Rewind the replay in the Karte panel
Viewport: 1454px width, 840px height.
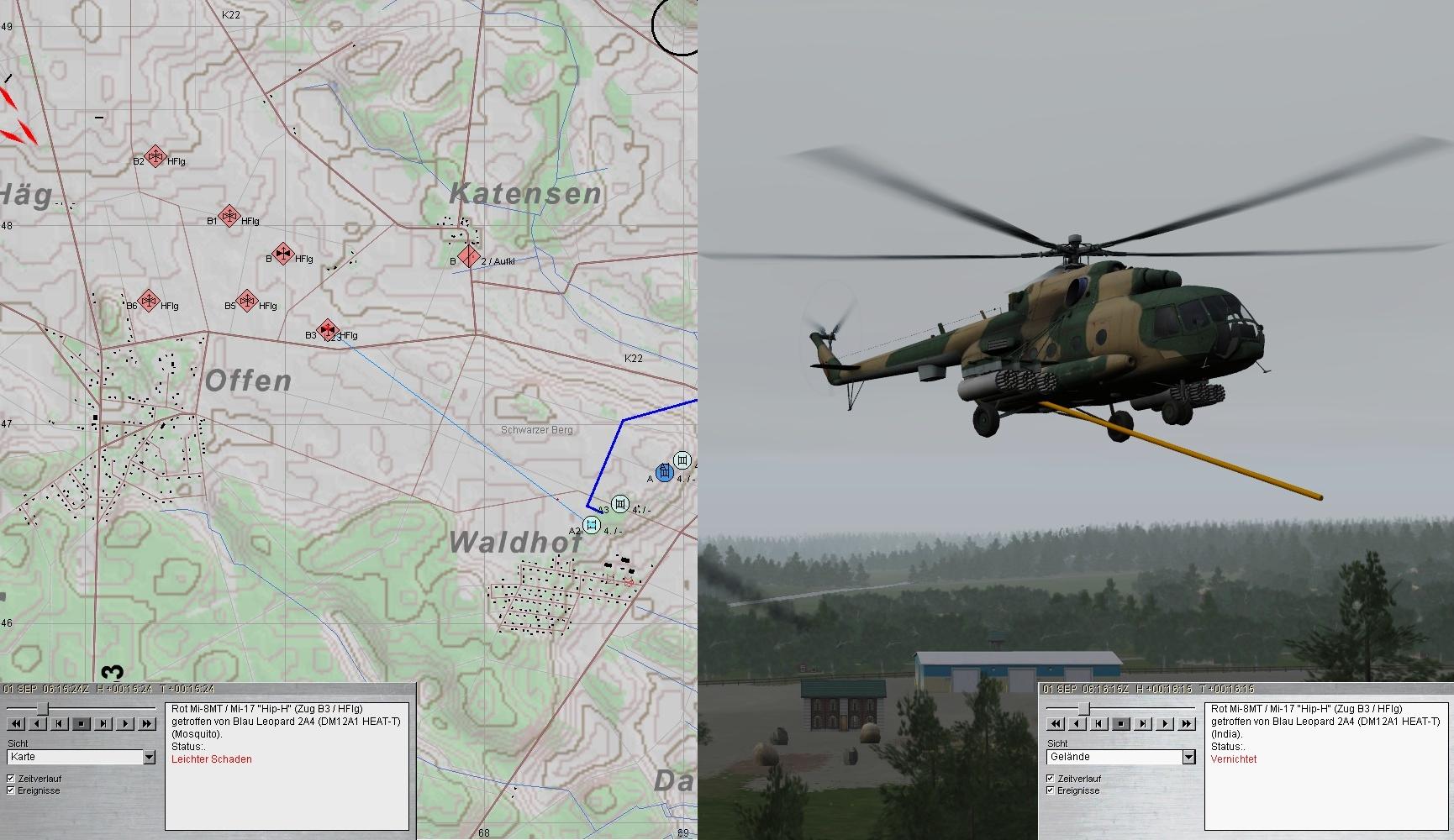16,723
